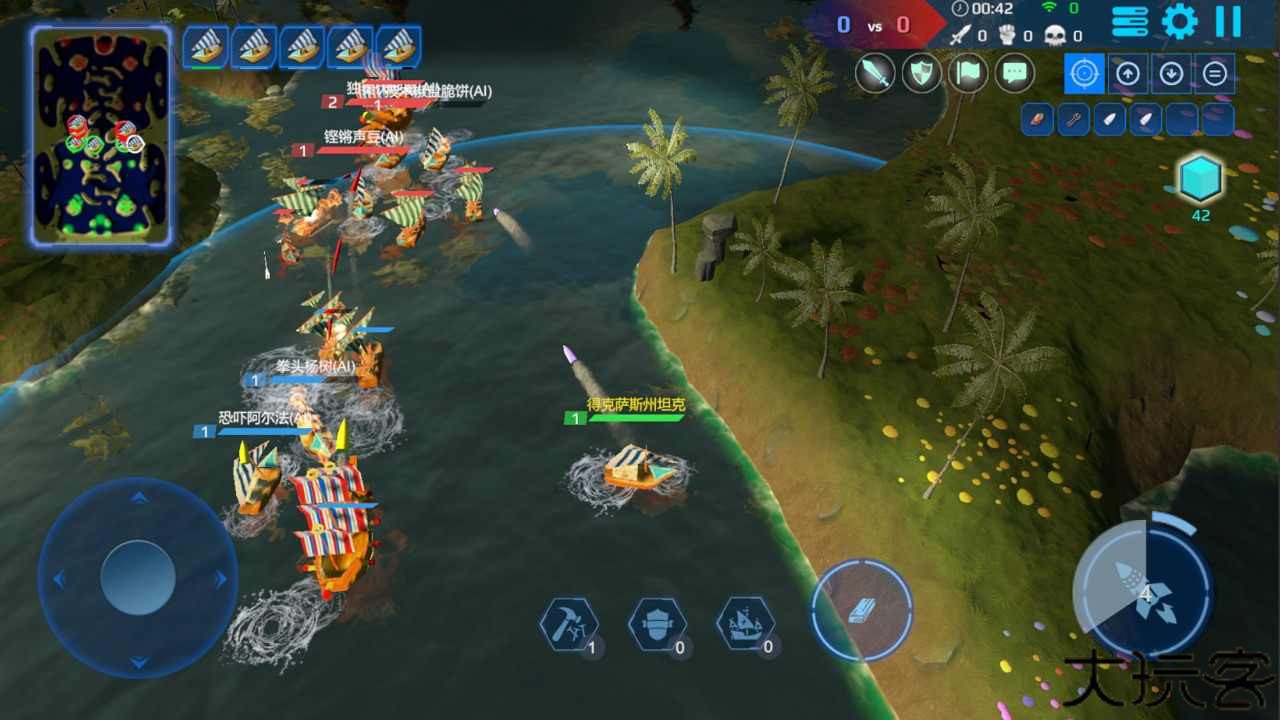The image size is (1280, 720).
Task: Pause the game
Action: [x=1229, y=21]
